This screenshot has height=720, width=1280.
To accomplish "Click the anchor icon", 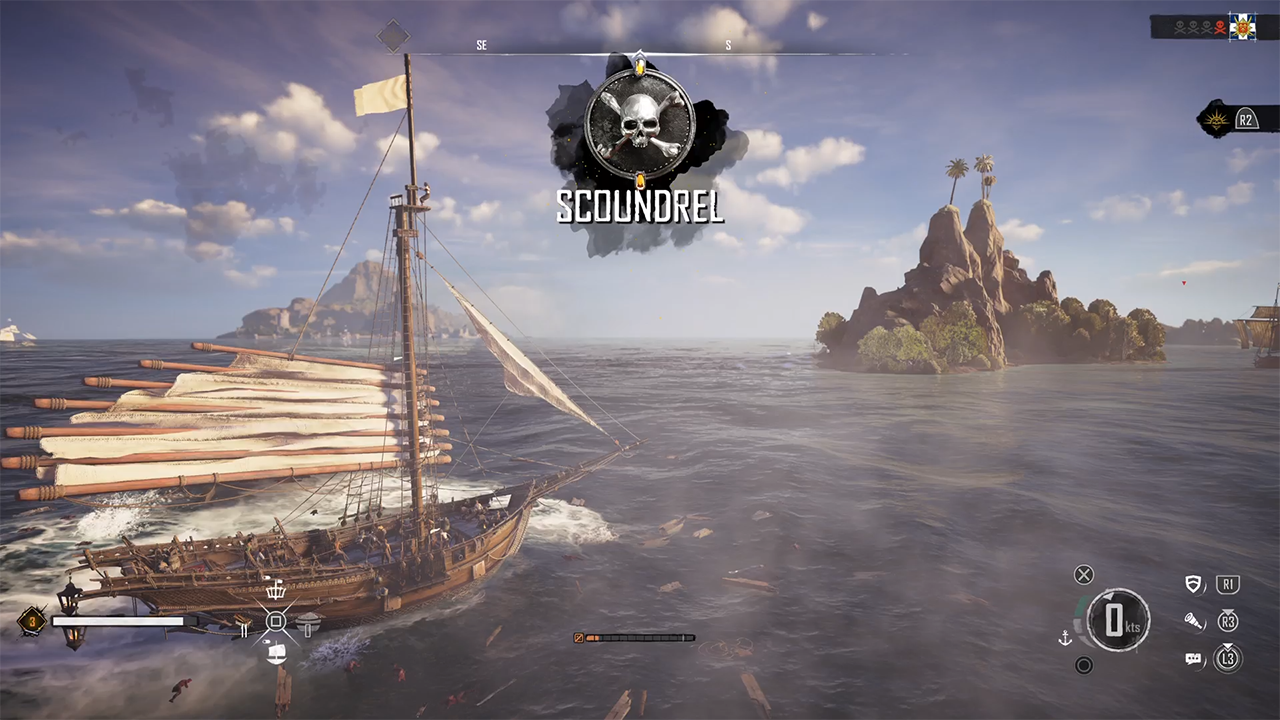I will (x=1066, y=637).
